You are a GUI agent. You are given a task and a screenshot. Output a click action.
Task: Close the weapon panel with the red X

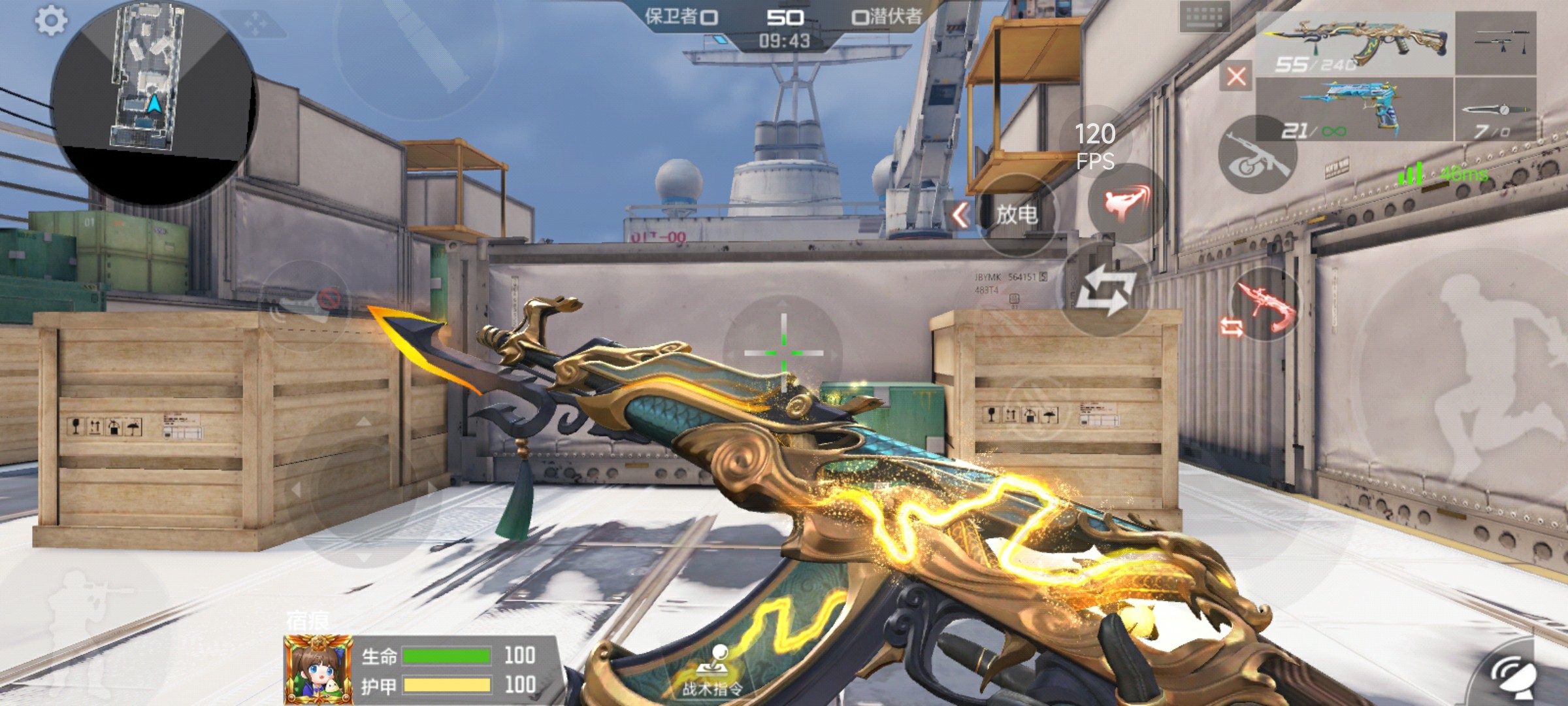point(1235,76)
